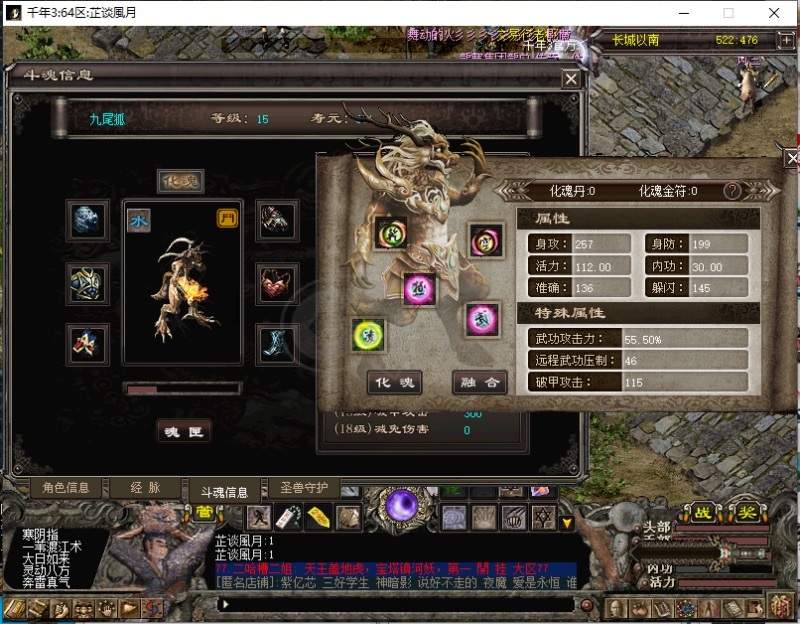Click the 化魂 button on the scroll panel
Image resolution: width=800 pixels, height=624 pixels.
pyautogui.click(x=395, y=382)
